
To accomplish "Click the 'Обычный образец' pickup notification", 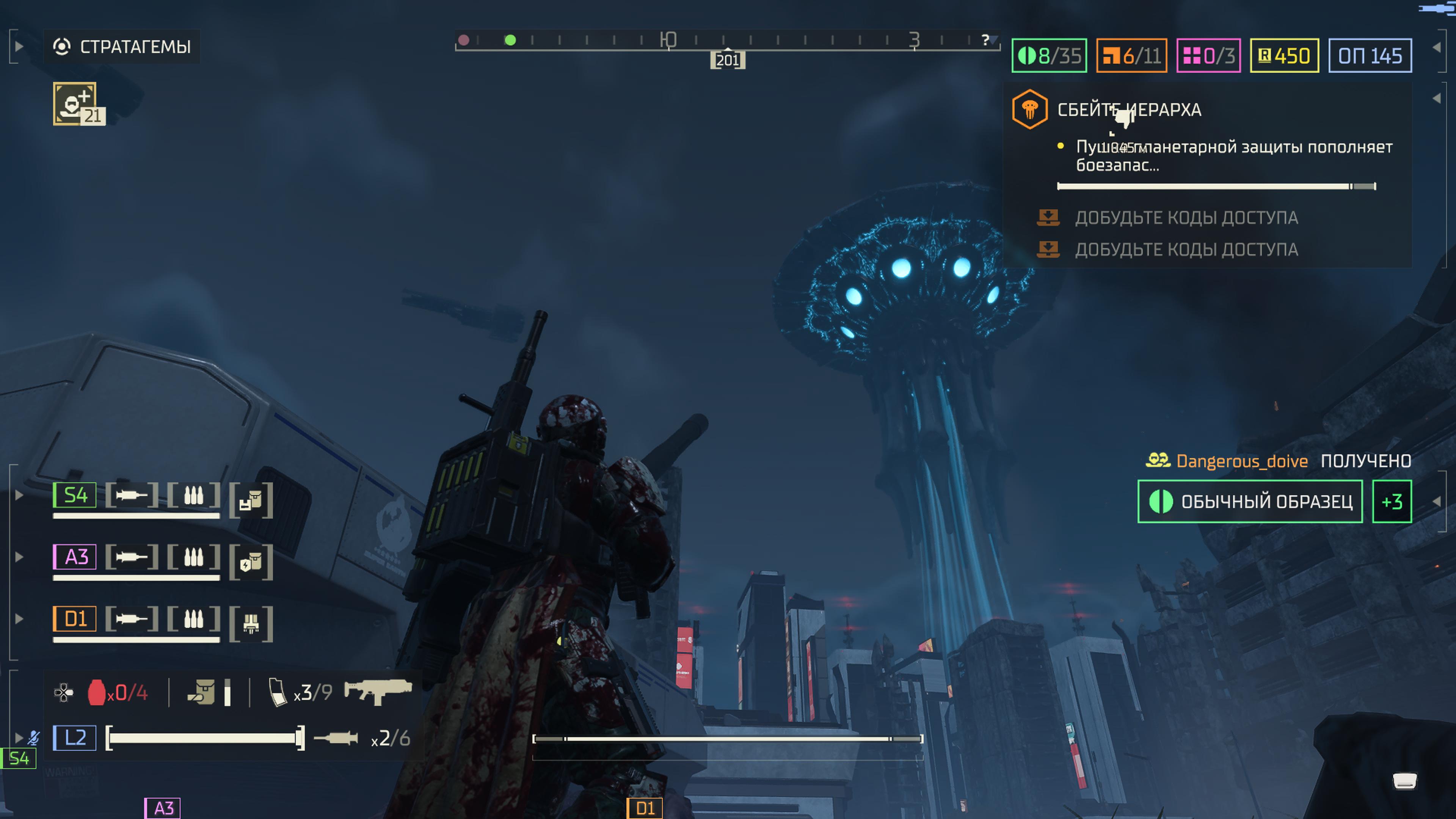I will [1250, 502].
